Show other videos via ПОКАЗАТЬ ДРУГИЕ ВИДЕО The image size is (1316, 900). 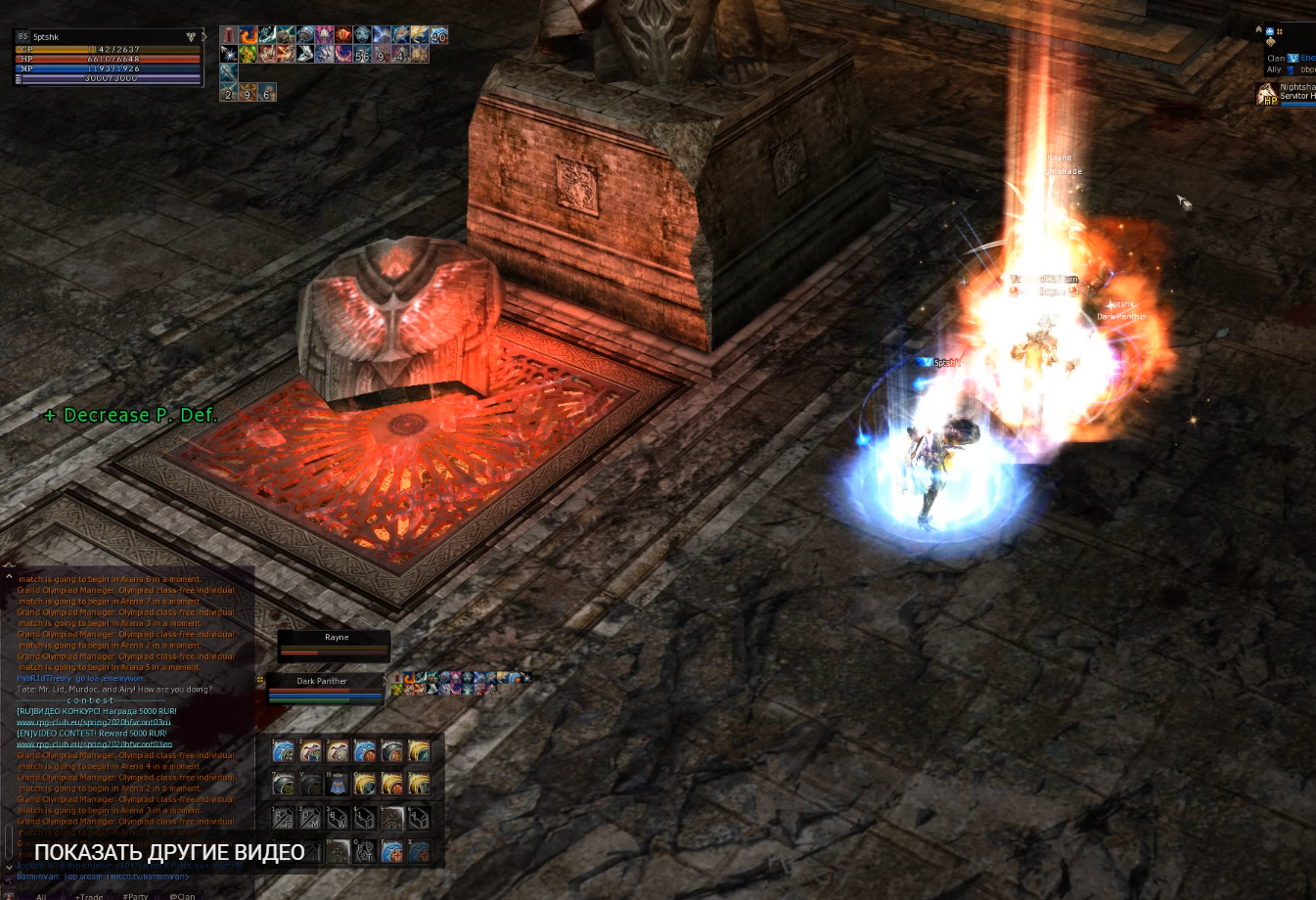[x=169, y=853]
